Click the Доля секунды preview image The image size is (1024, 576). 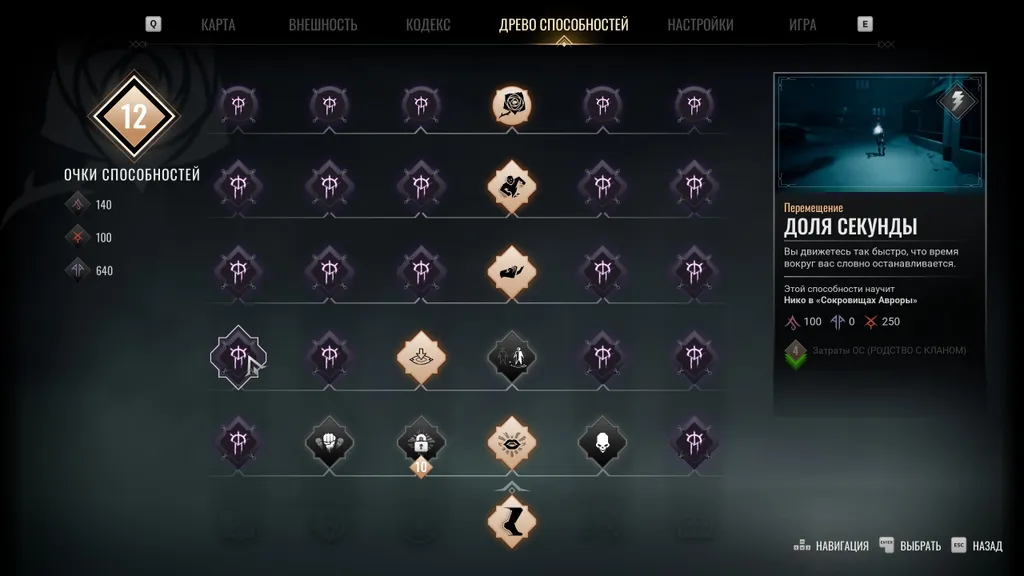879,135
